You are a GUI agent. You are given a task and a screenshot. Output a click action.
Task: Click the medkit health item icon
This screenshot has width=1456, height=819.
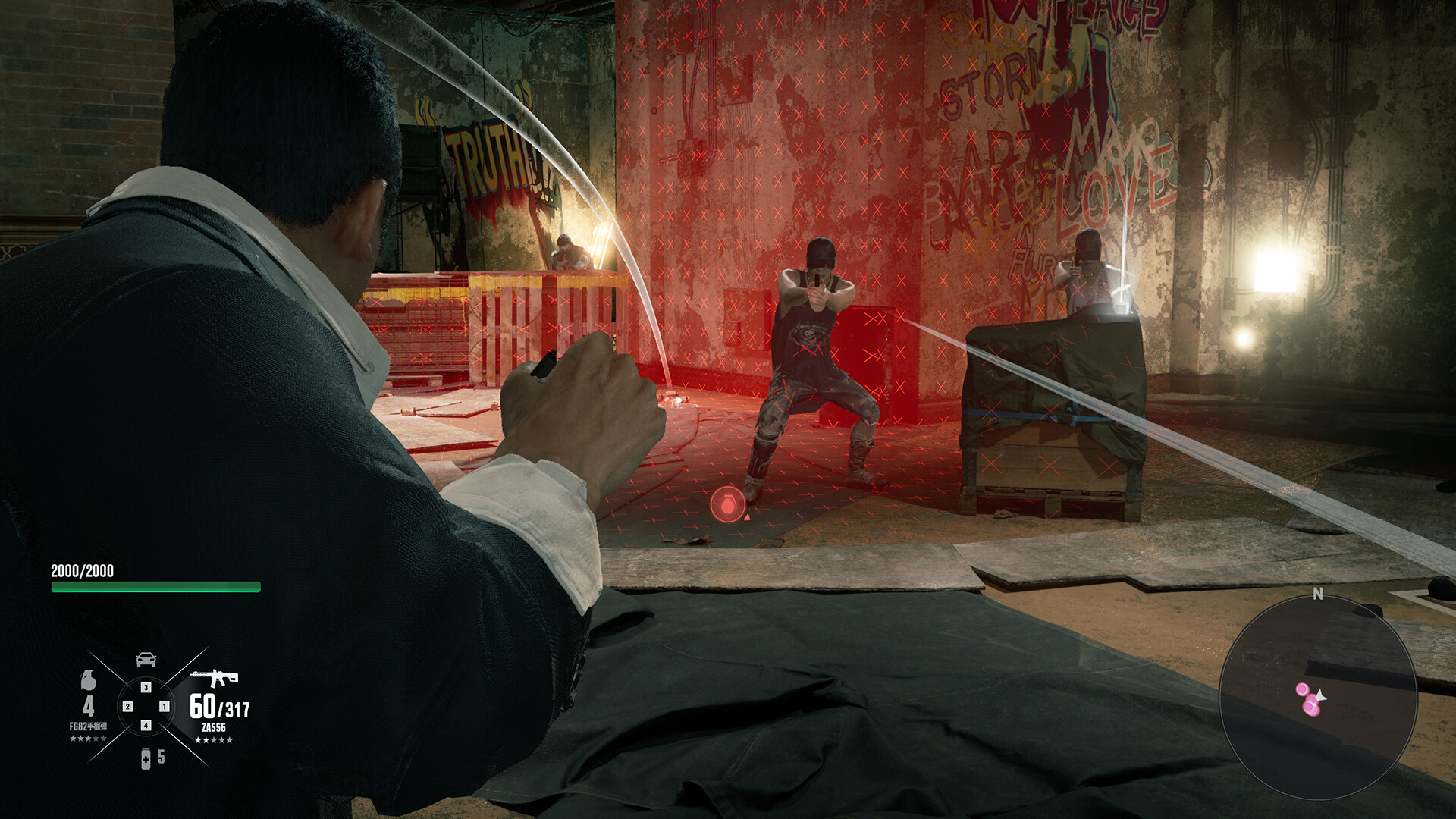click(146, 759)
